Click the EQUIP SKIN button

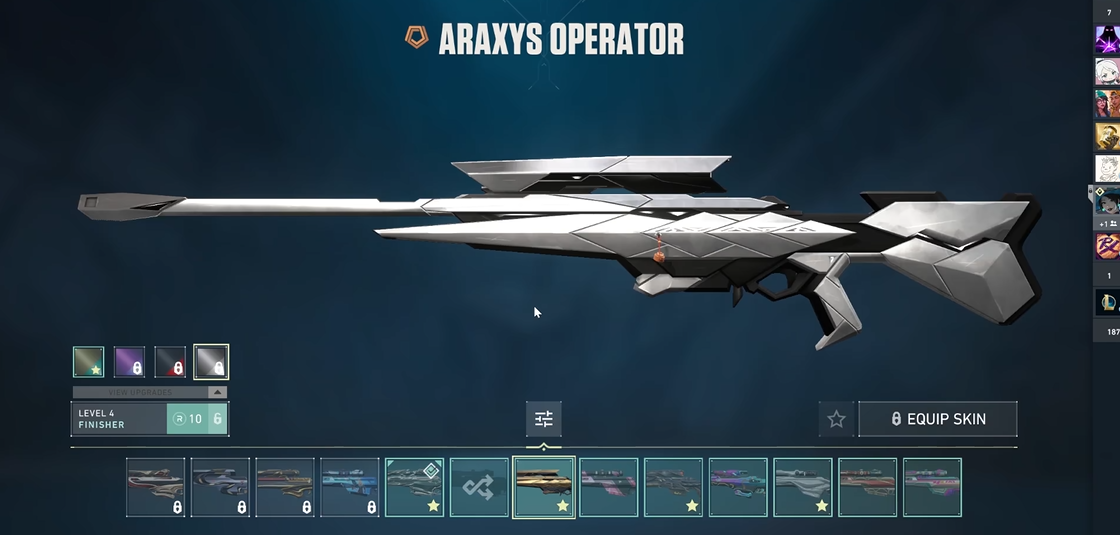(x=937, y=419)
